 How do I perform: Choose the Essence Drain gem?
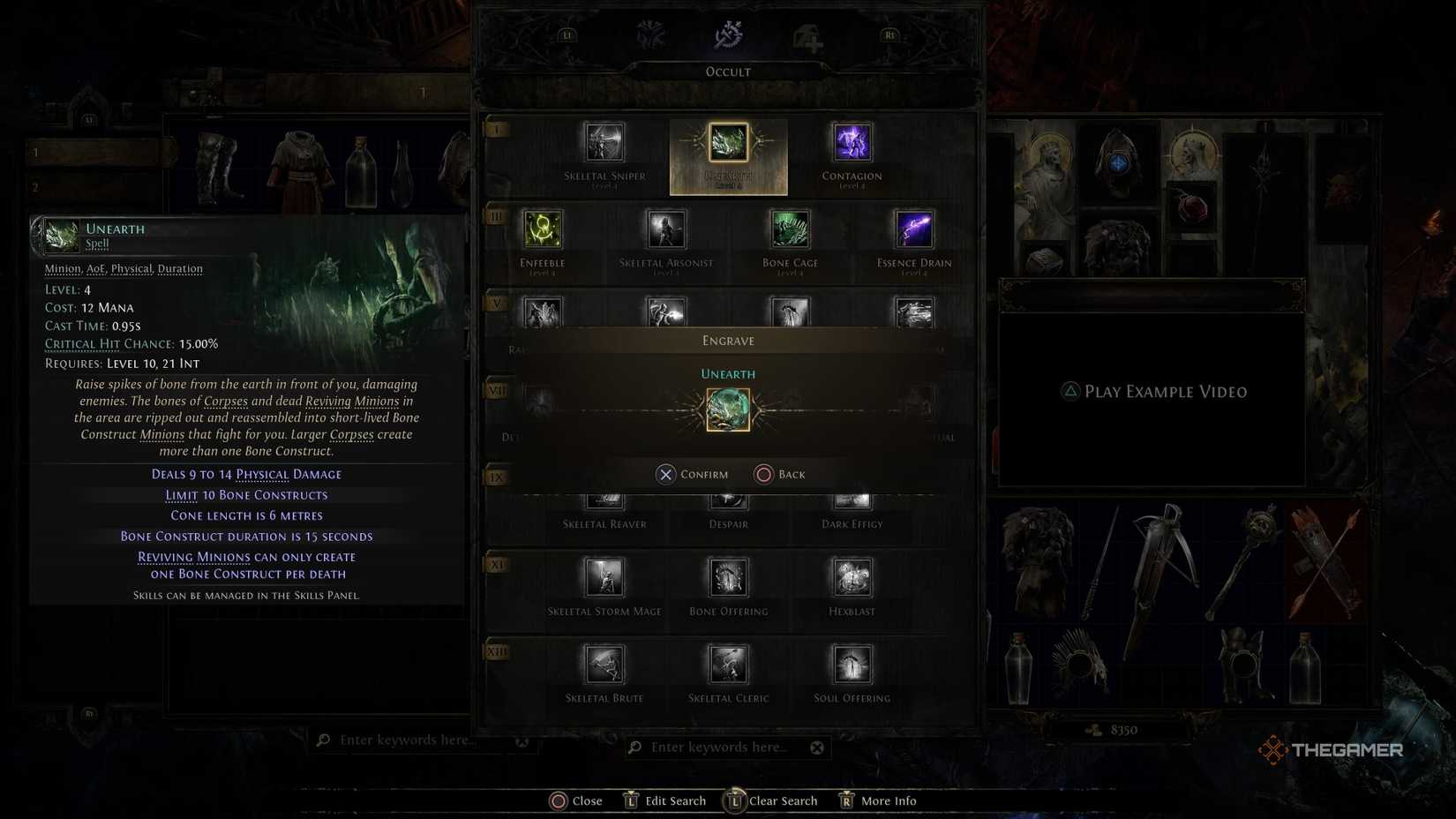[x=912, y=230]
